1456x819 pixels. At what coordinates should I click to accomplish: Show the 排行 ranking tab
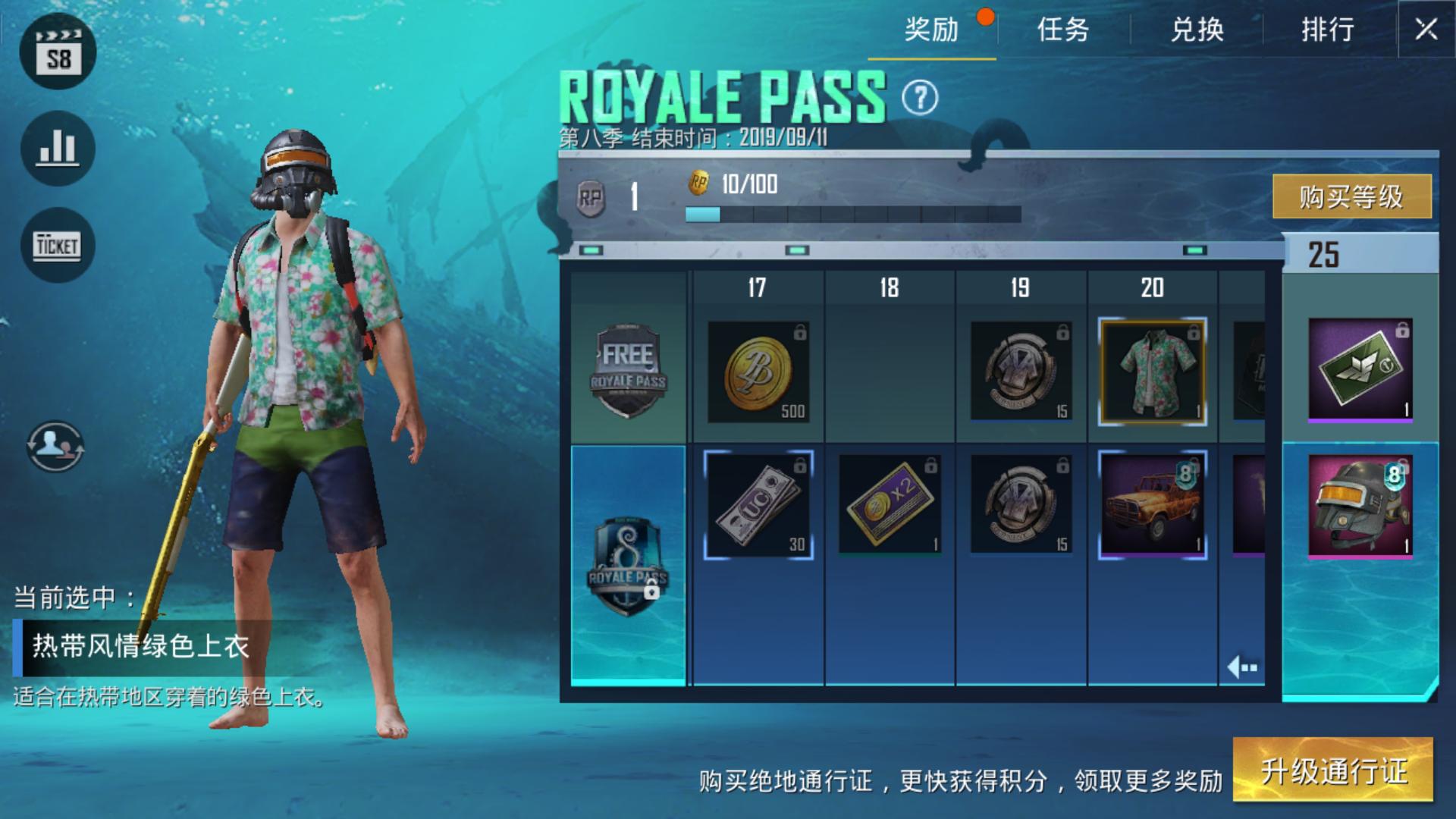pyautogui.click(x=1328, y=30)
